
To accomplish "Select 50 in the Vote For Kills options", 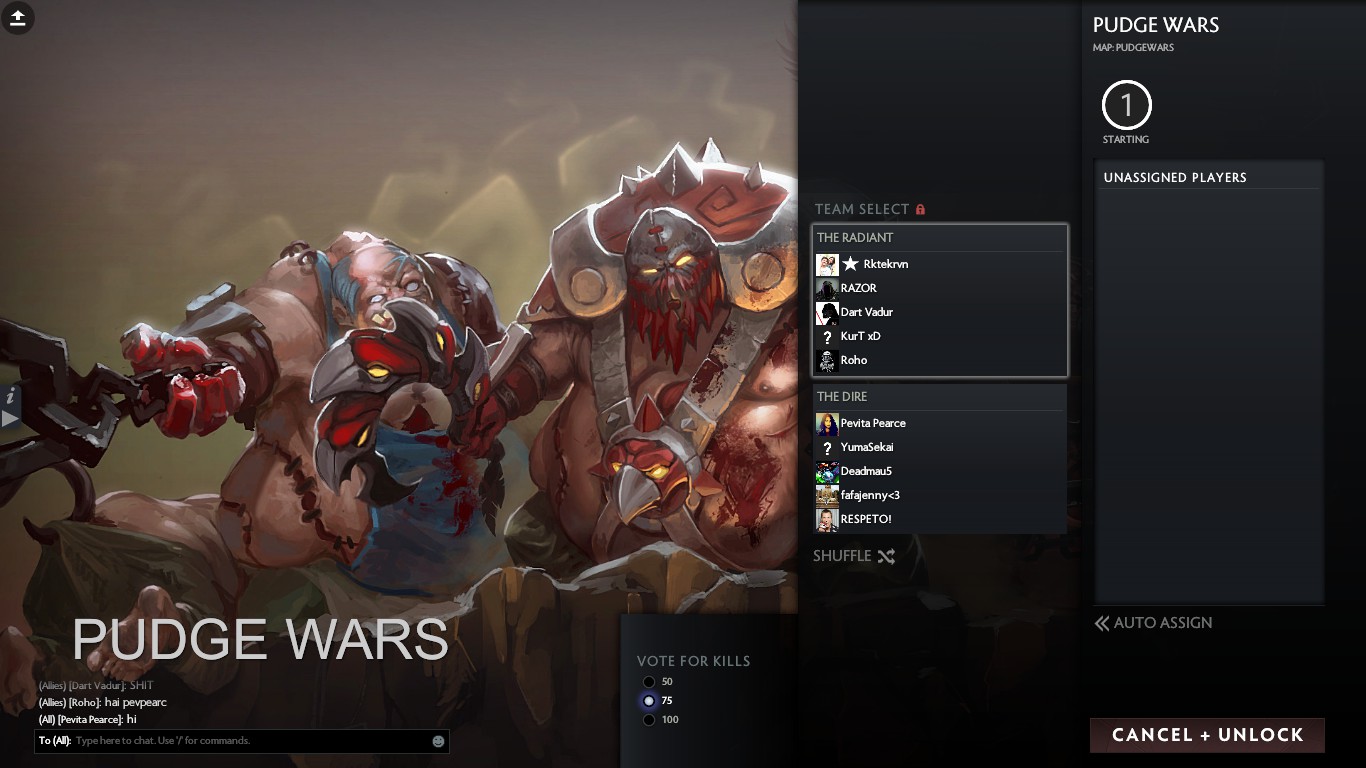I will coord(650,682).
